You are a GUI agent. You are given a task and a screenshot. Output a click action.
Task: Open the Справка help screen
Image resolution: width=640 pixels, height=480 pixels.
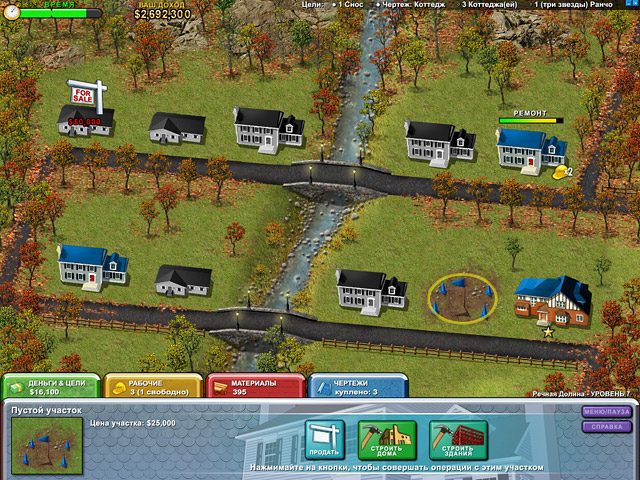(x=607, y=427)
